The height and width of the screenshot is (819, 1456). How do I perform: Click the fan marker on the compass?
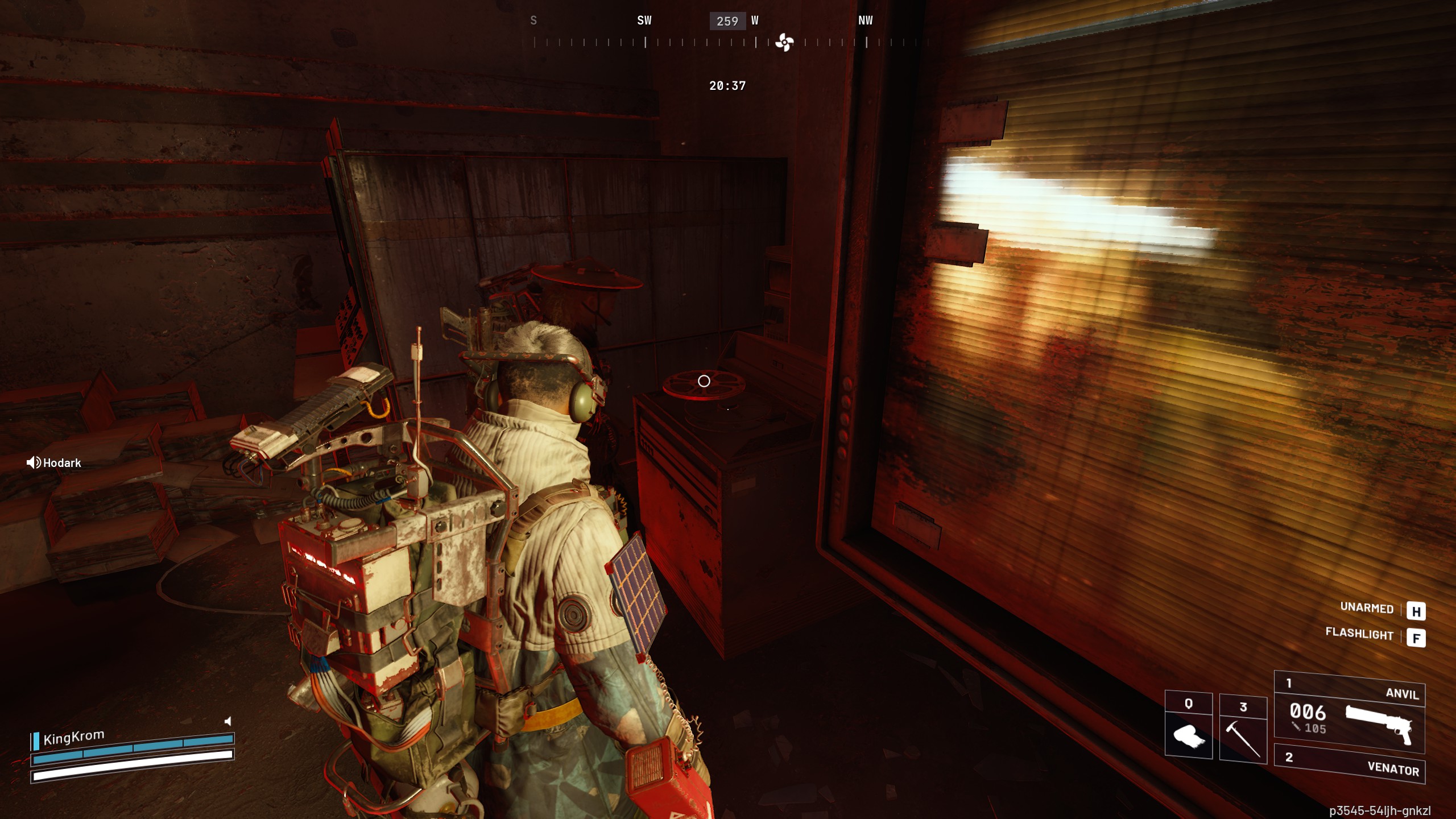coord(784,42)
